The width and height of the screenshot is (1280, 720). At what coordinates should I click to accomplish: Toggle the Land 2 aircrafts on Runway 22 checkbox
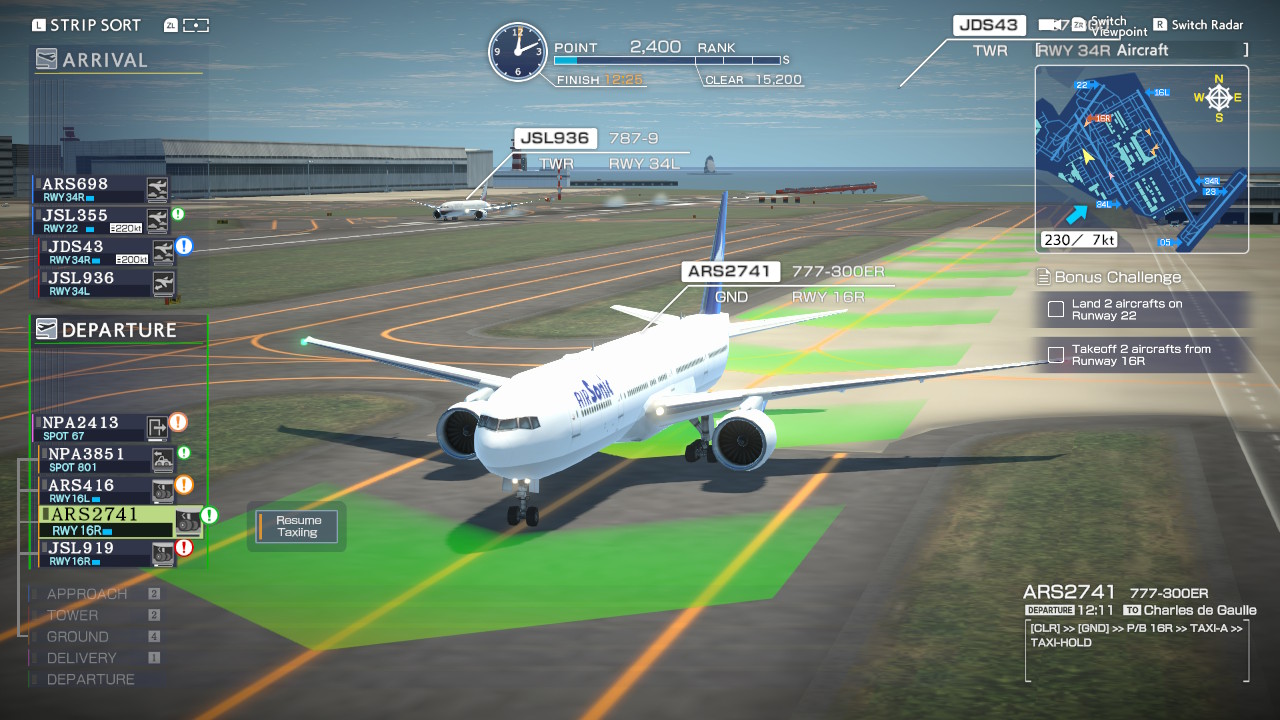1056,309
